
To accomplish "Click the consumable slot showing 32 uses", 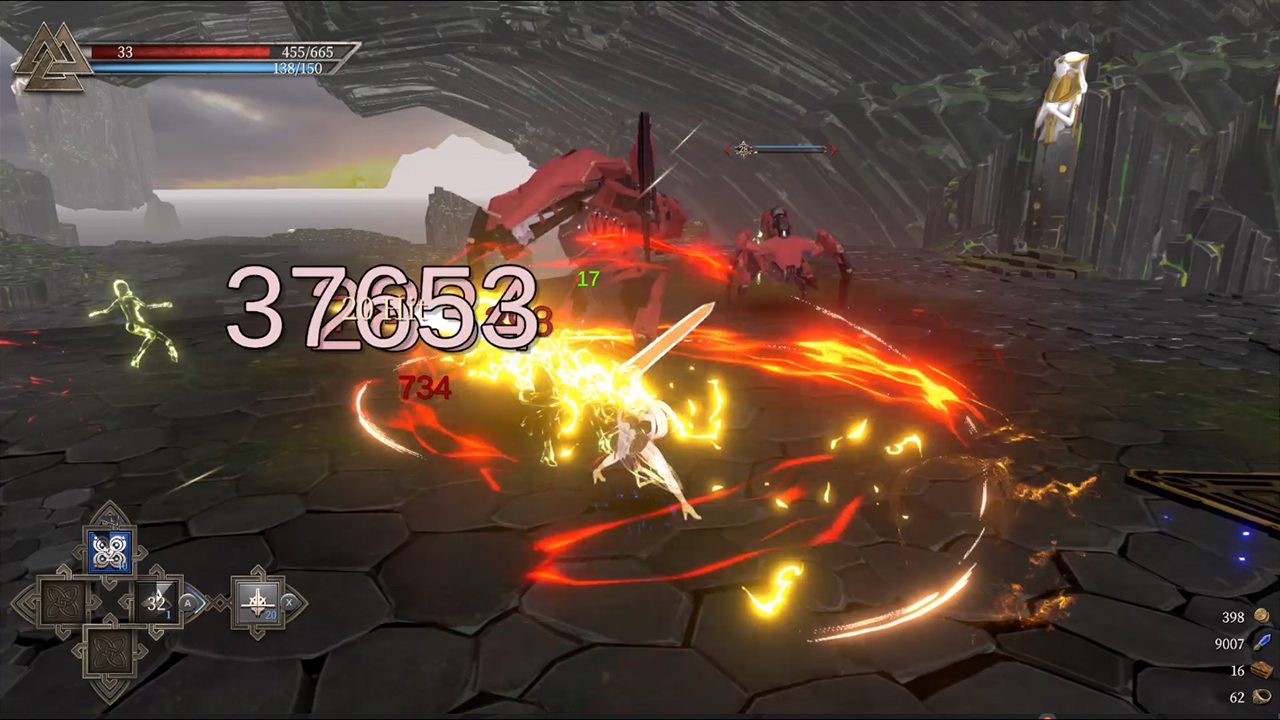I will coord(155,602).
